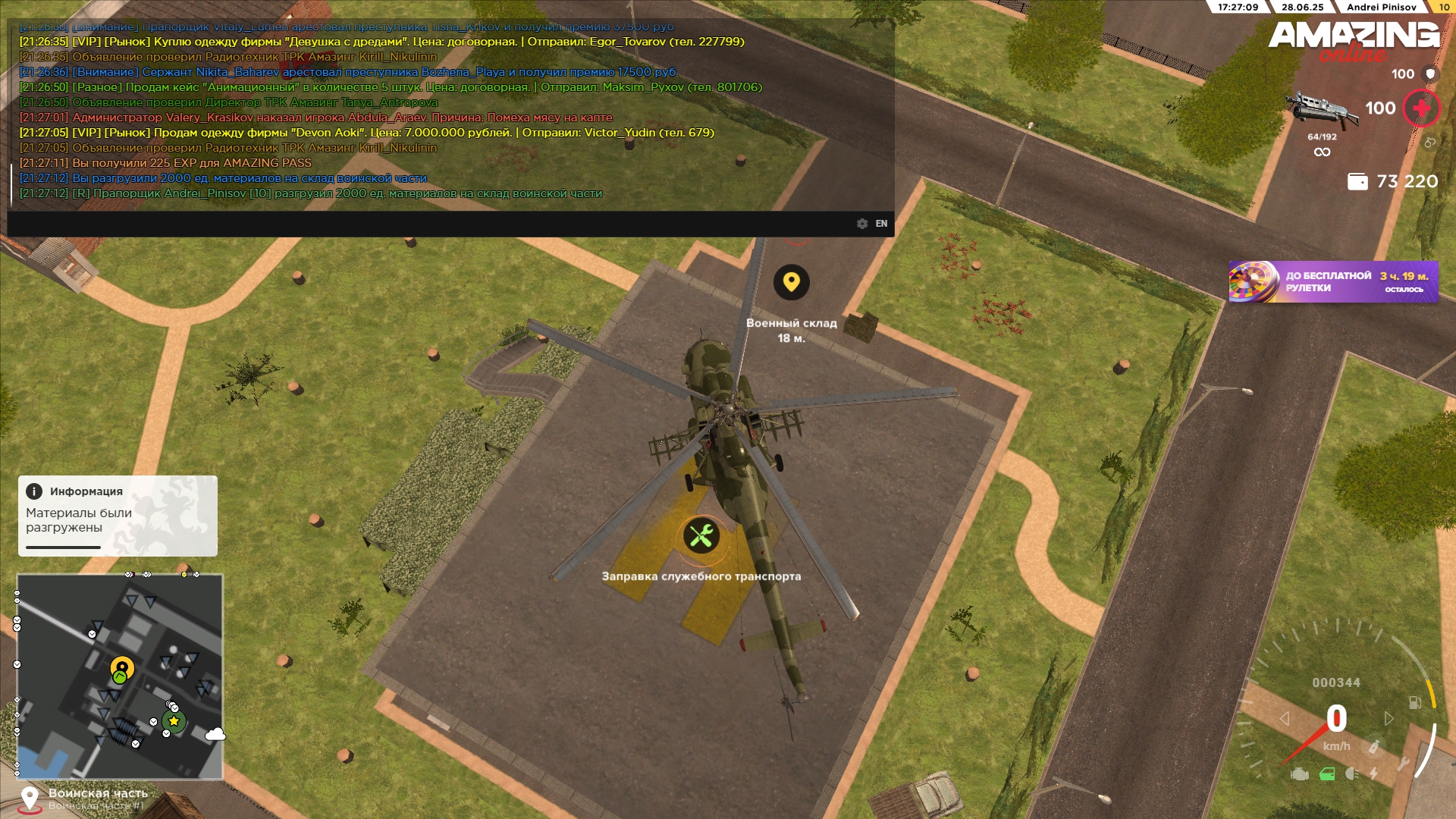Click the Информация notification popup
The image size is (1456, 819).
click(x=118, y=516)
